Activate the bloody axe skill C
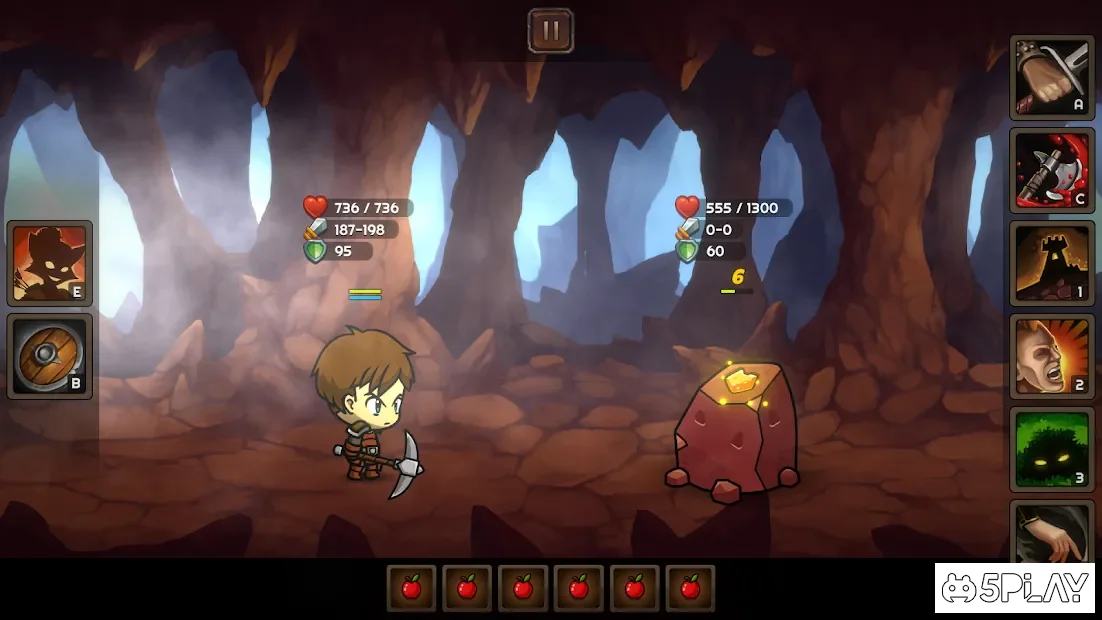The width and height of the screenshot is (1102, 620). click(x=1052, y=170)
